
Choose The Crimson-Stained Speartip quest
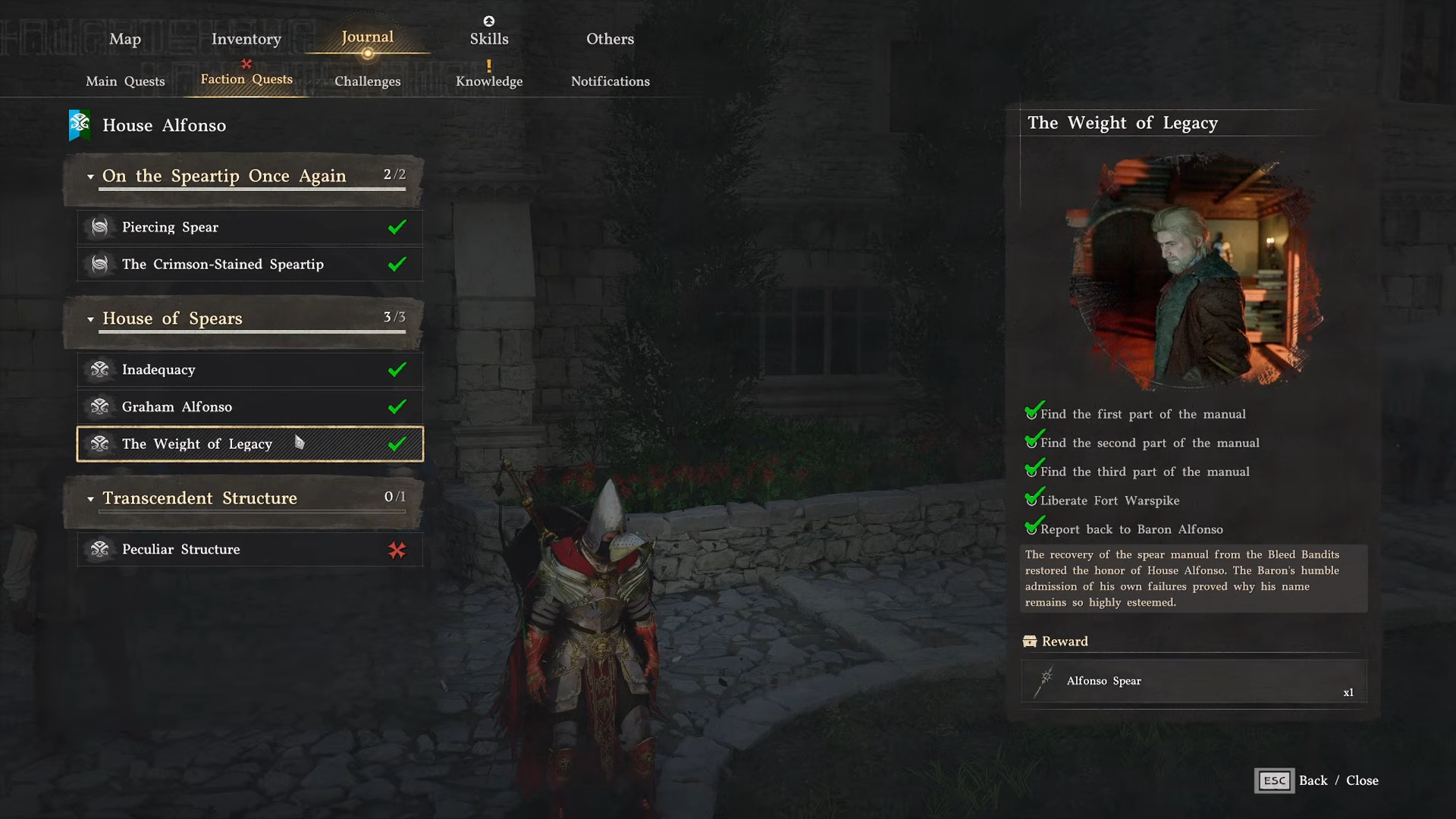pyautogui.click(x=249, y=264)
